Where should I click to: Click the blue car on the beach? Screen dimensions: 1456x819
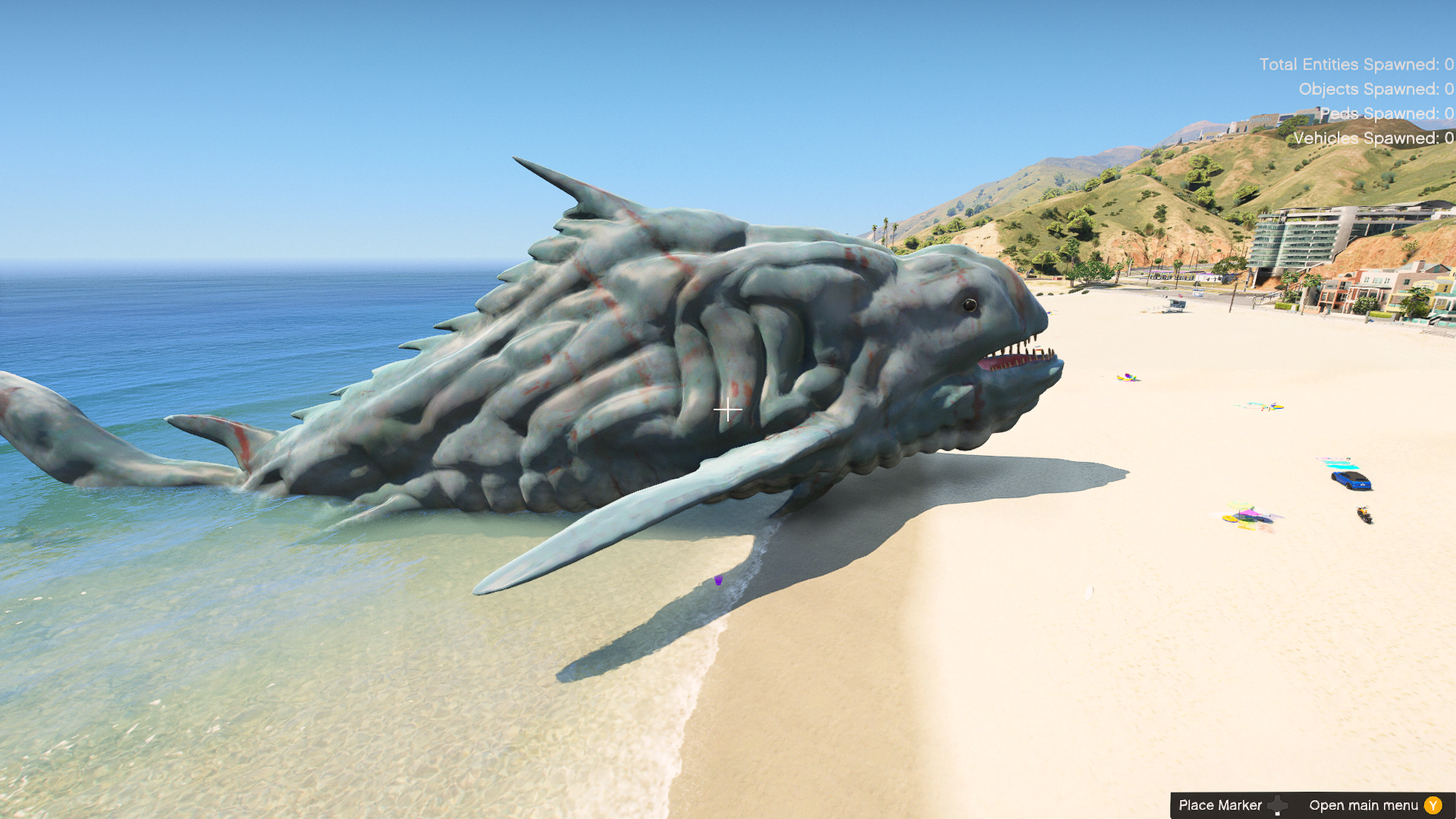pos(1351,480)
